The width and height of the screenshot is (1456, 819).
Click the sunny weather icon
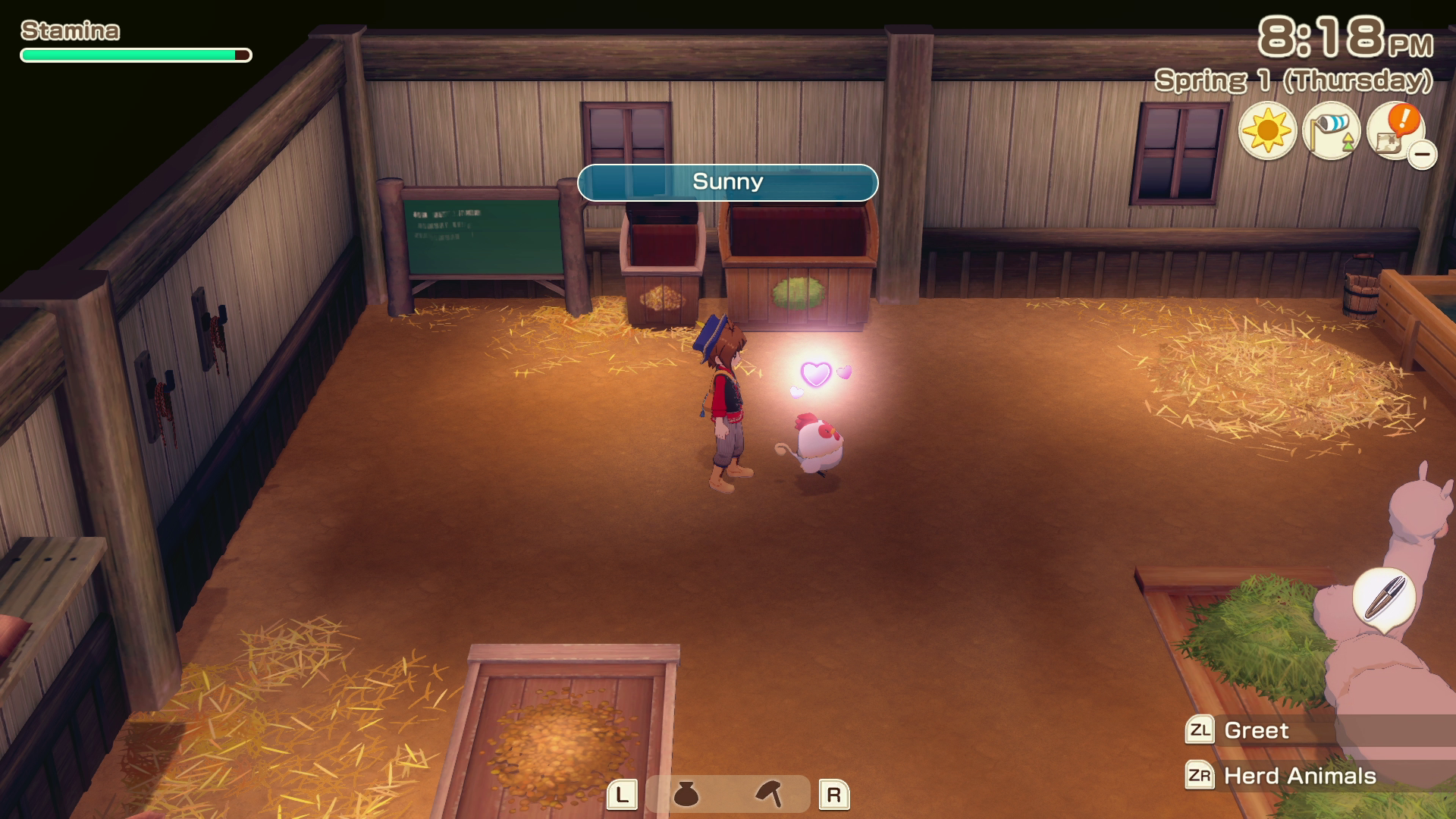coord(1267,130)
